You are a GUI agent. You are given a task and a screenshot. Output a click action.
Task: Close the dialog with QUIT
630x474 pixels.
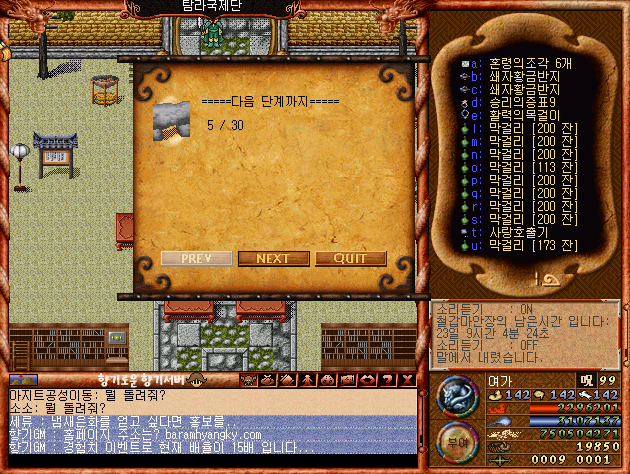pos(350,258)
